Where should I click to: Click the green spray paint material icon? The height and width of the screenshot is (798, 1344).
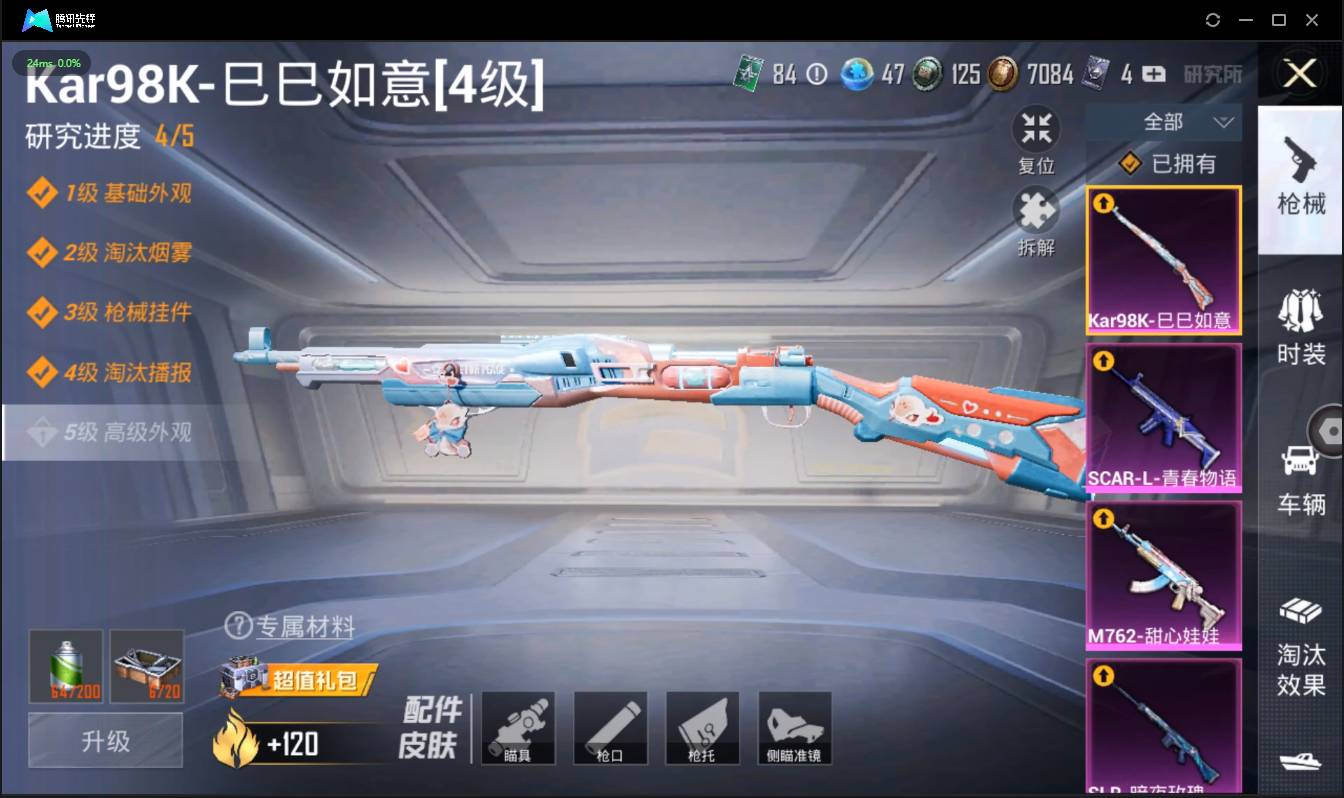[67, 665]
